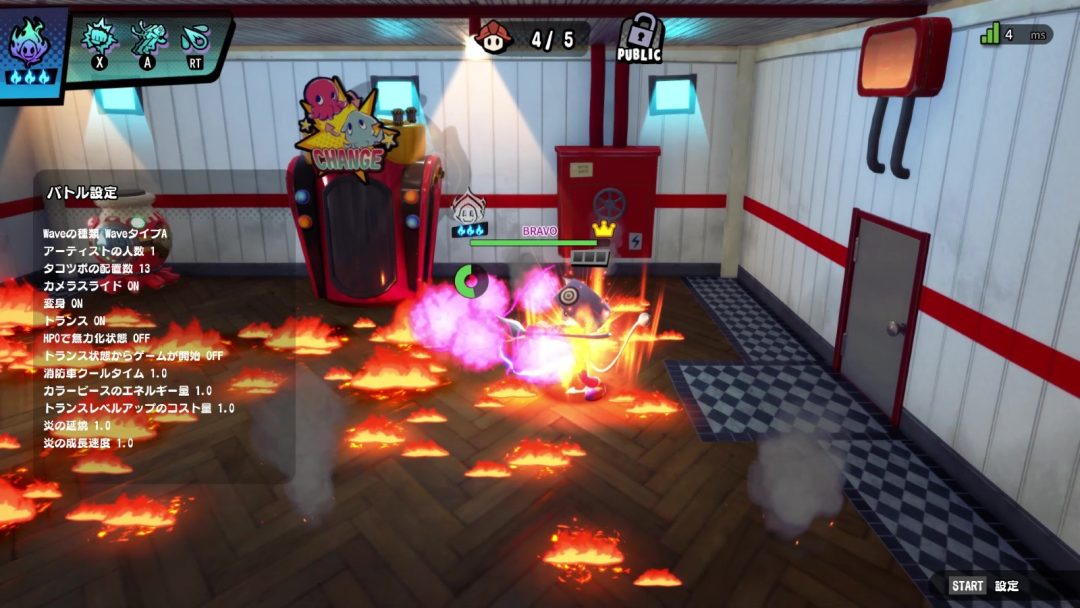1080x608 pixels.
Task: Select the カメラスライド ON setting row
Action: tap(91, 286)
